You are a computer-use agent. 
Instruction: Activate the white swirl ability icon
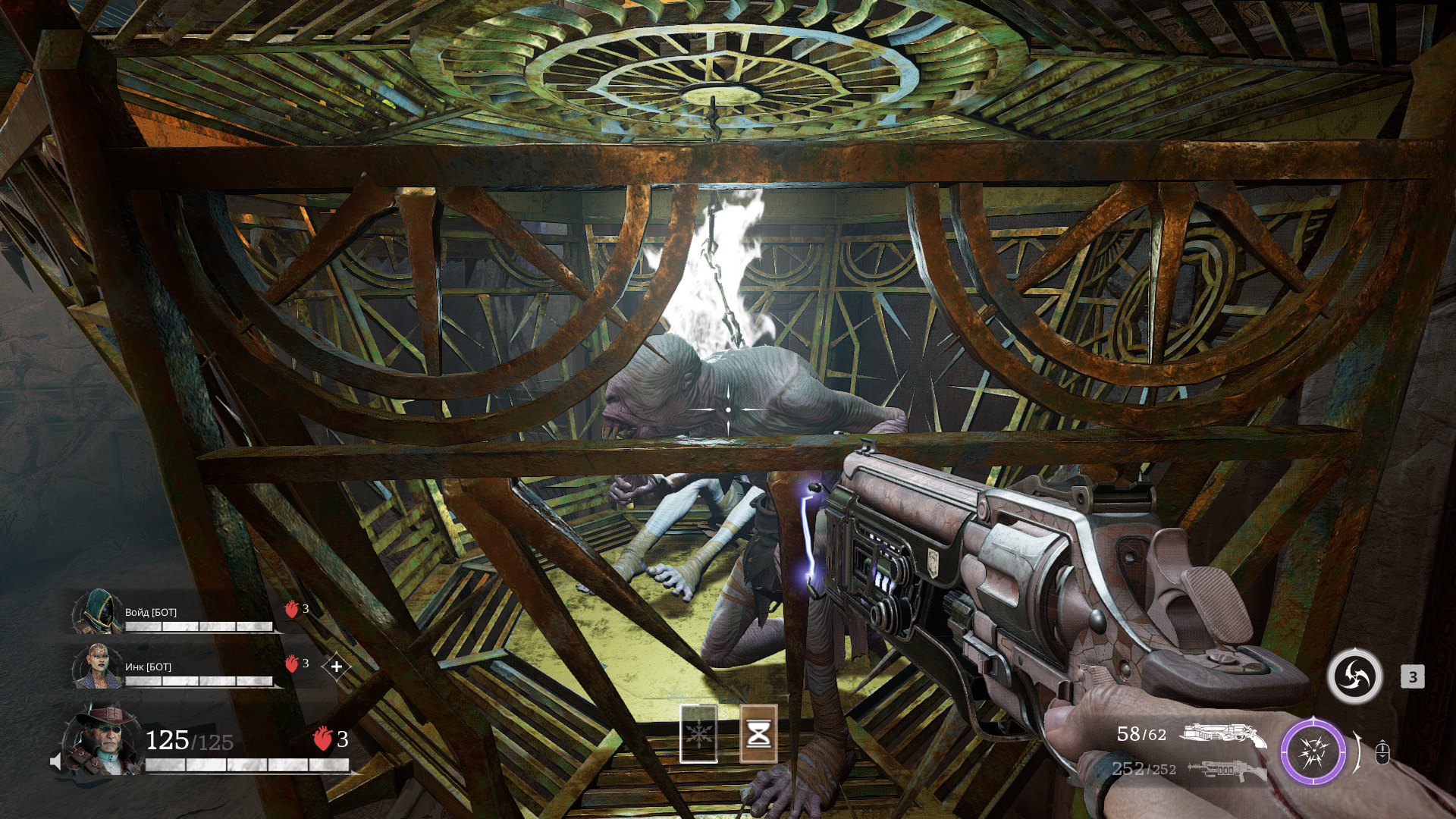pyautogui.click(x=1355, y=676)
